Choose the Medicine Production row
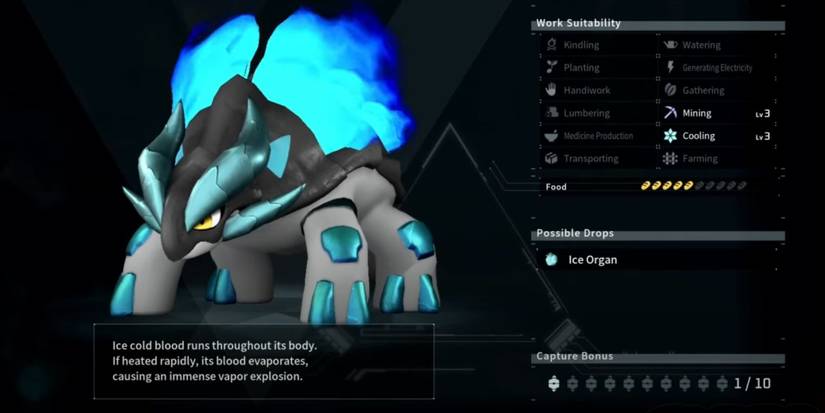Viewport: 825px width, 413px height. pyautogui.click(x=597, y=136)
